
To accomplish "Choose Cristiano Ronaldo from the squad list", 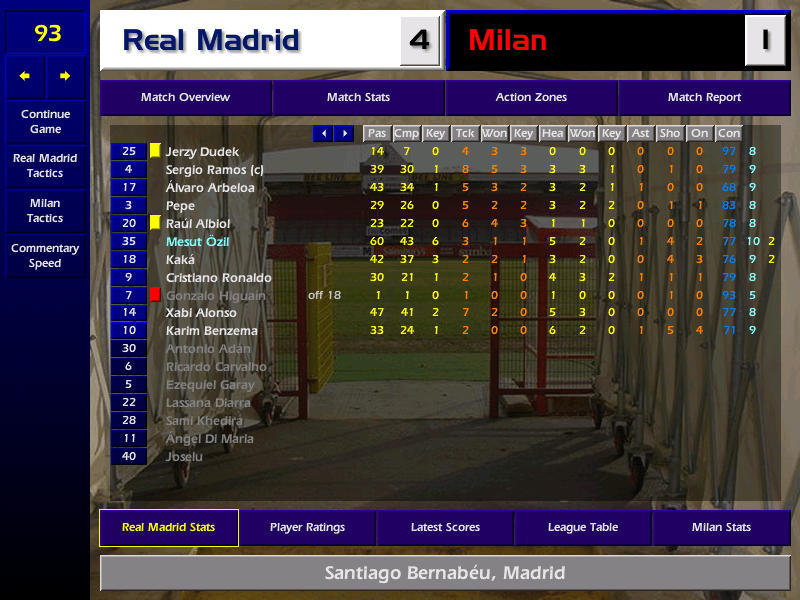I will click(x=218, y=278).
